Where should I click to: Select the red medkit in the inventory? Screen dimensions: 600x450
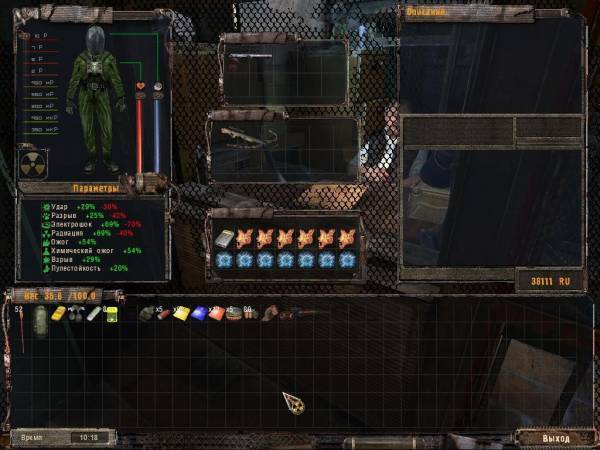(x=215, y=313)
